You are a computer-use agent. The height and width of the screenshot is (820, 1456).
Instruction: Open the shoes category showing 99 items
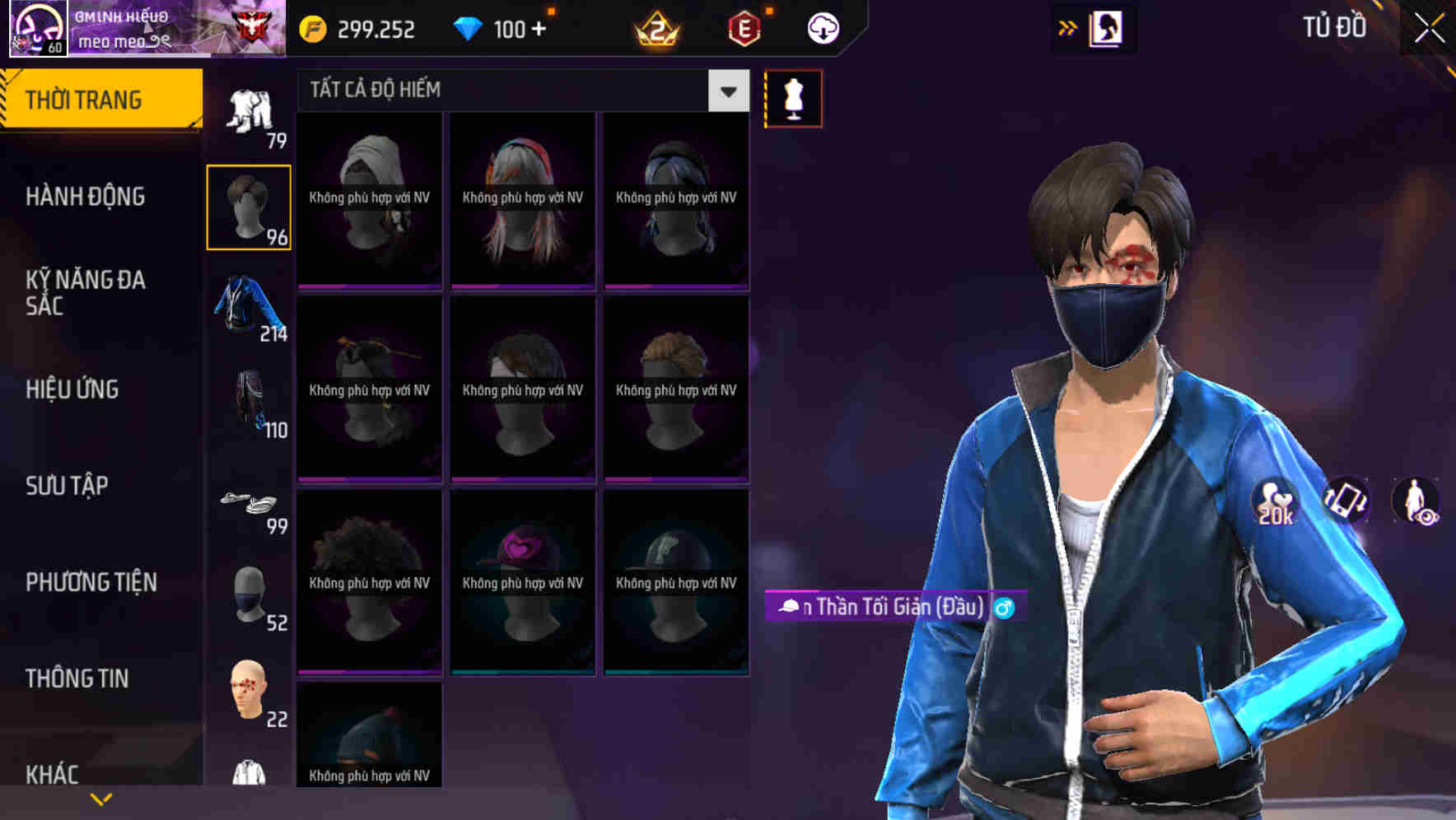248,502
